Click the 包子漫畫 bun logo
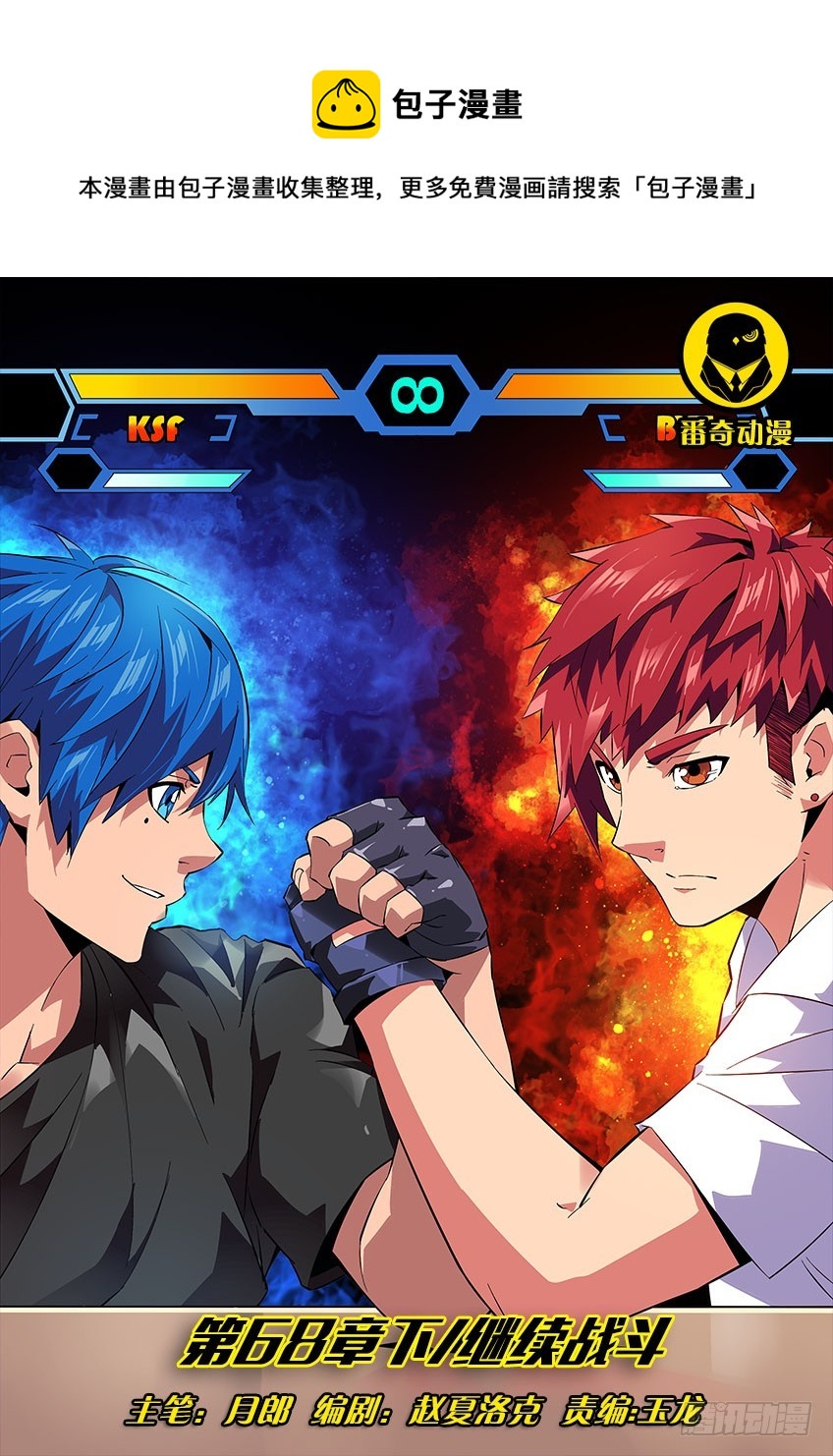The height and width of the screenshot is (1456, 833). (x=346, y=104)
